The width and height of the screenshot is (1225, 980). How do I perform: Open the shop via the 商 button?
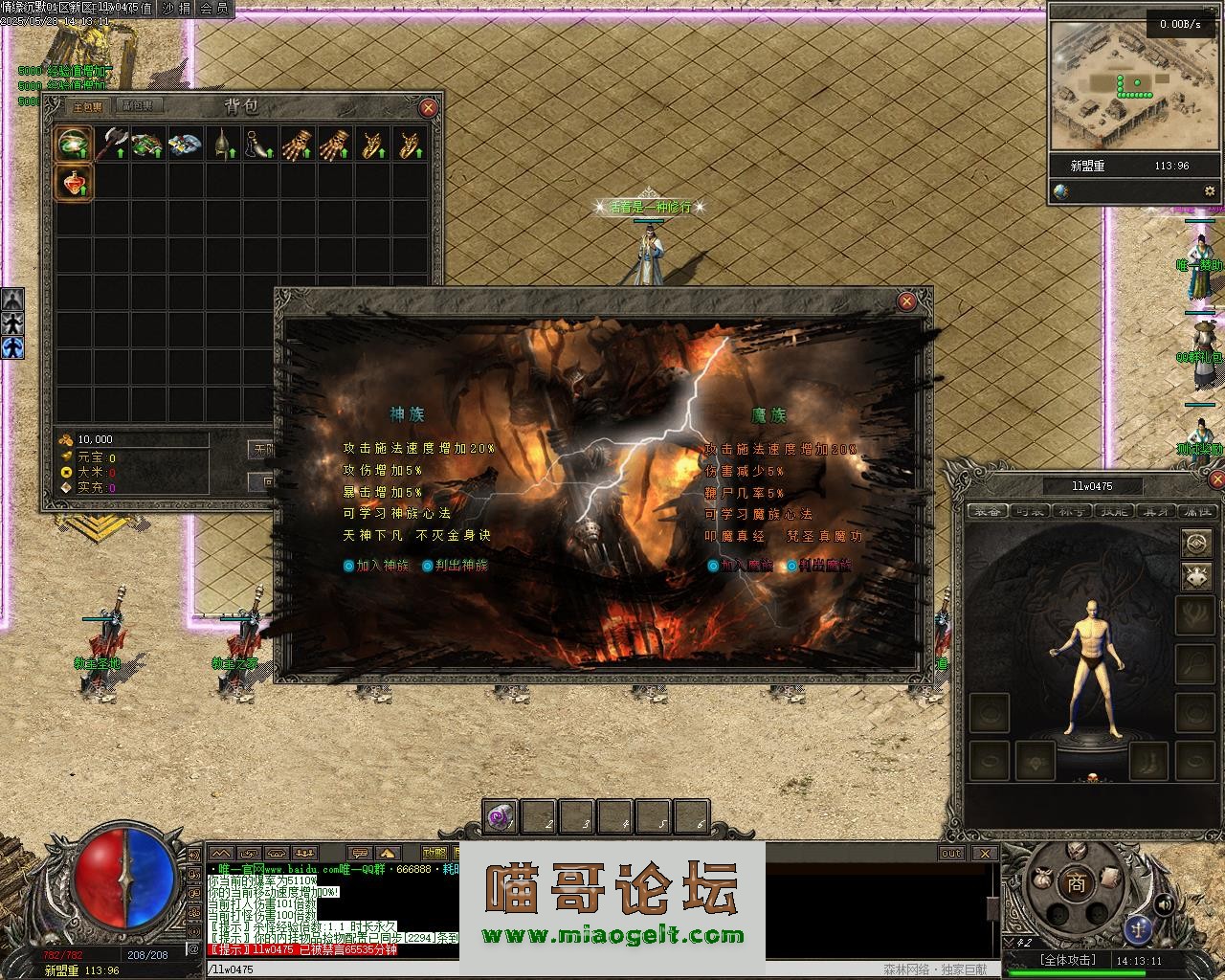click(x=1077, y=884)
